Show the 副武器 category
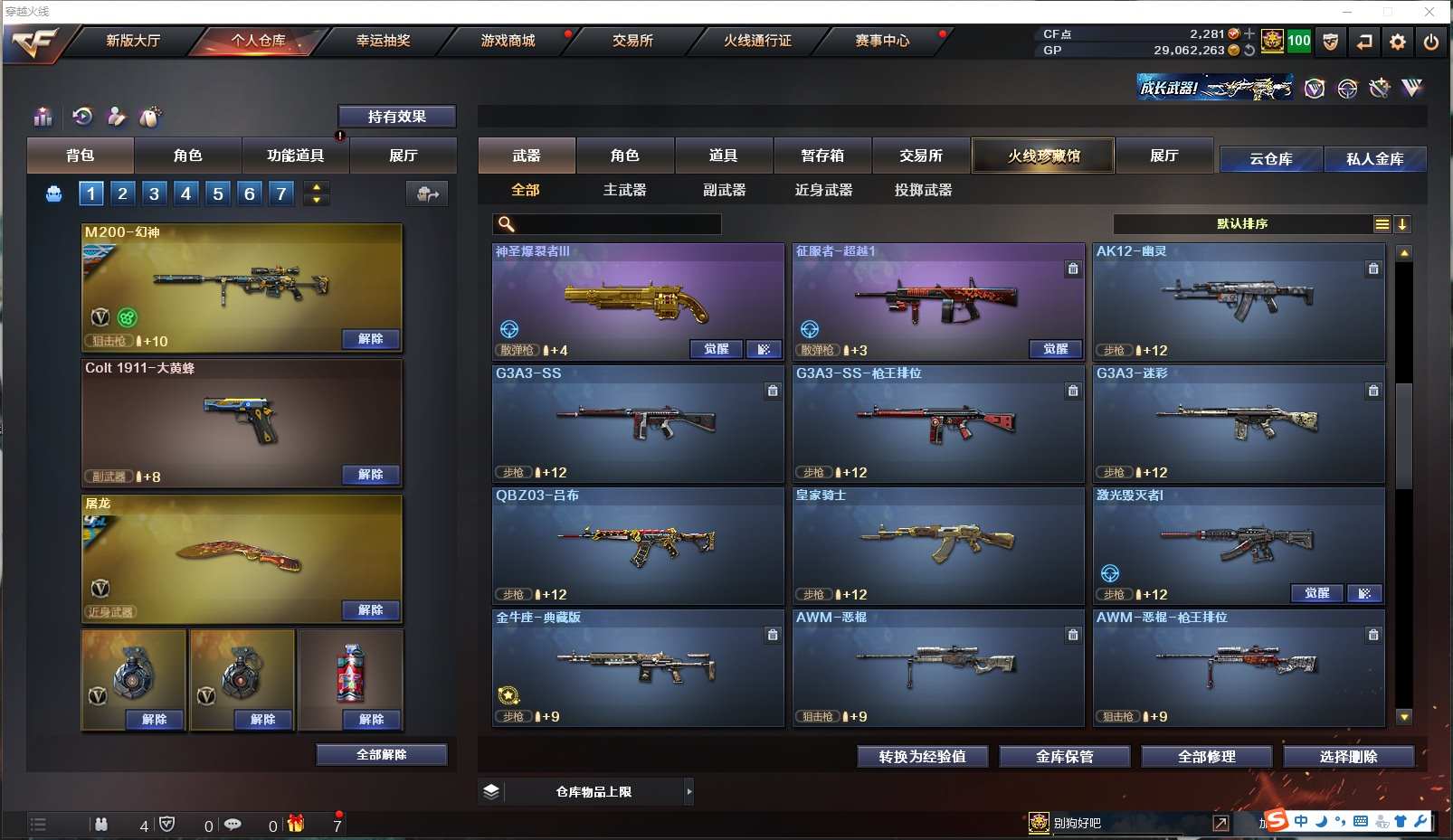The image size is (1453, 840). tap(724, 190)
